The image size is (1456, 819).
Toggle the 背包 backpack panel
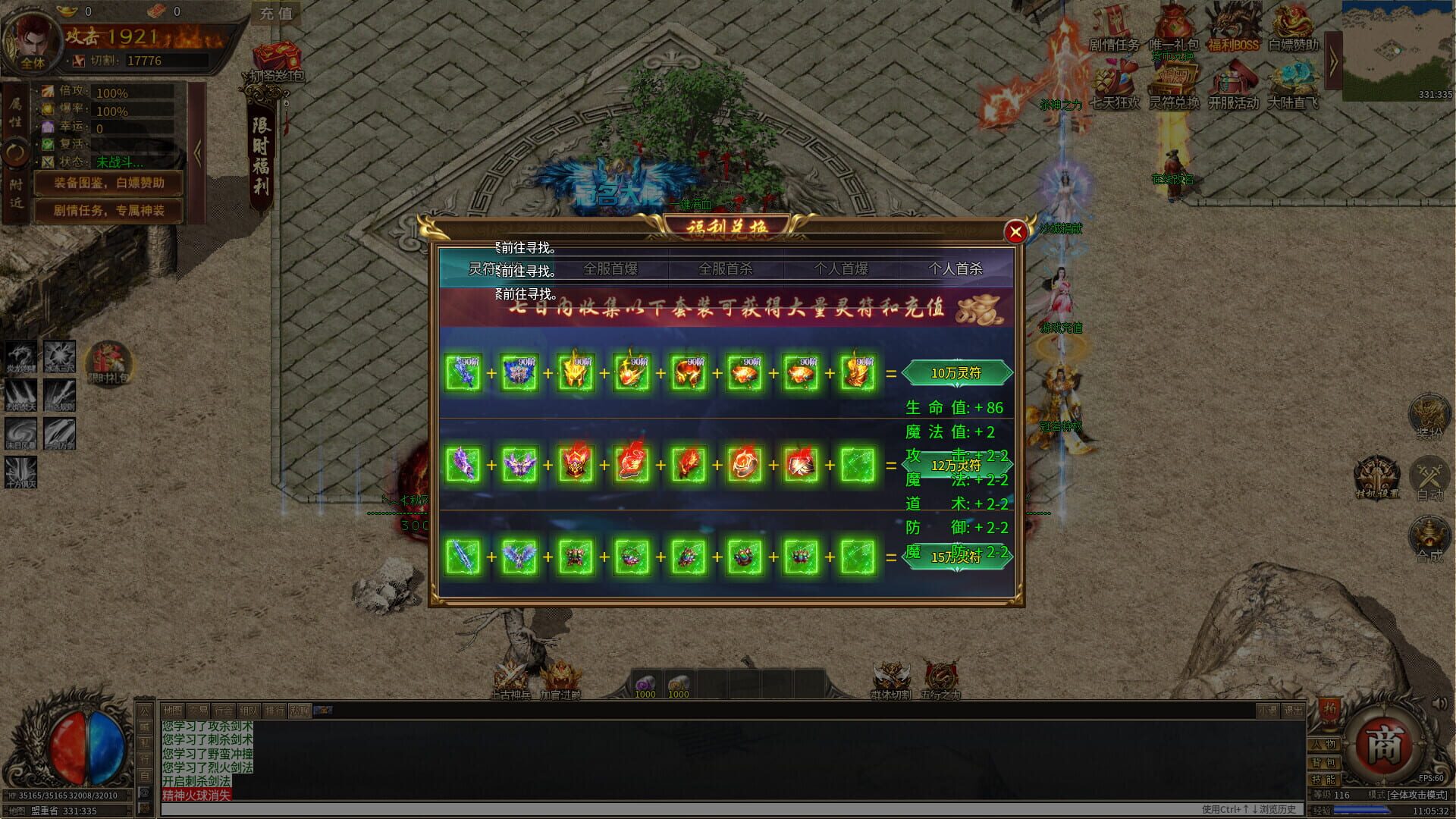click(1325, 762)
